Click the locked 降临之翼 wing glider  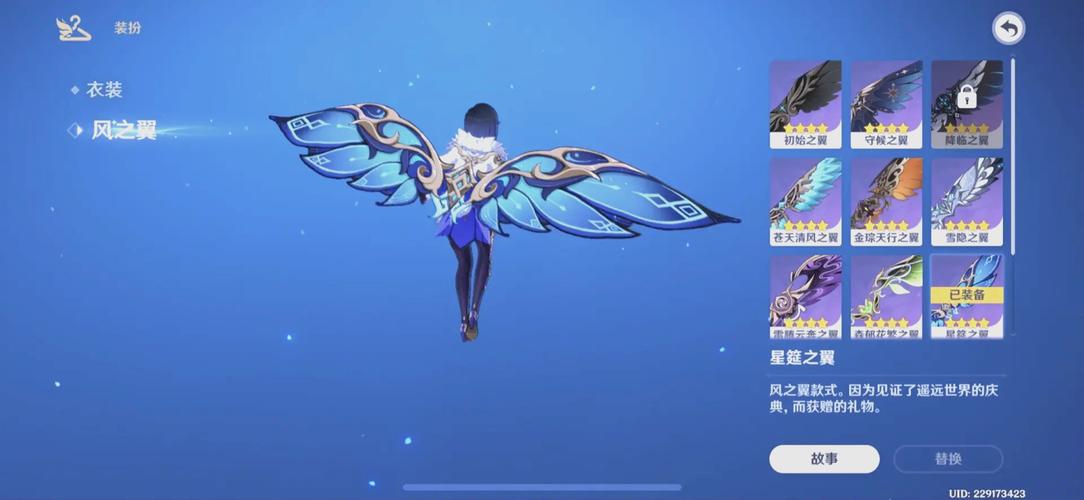coord(966,103)
